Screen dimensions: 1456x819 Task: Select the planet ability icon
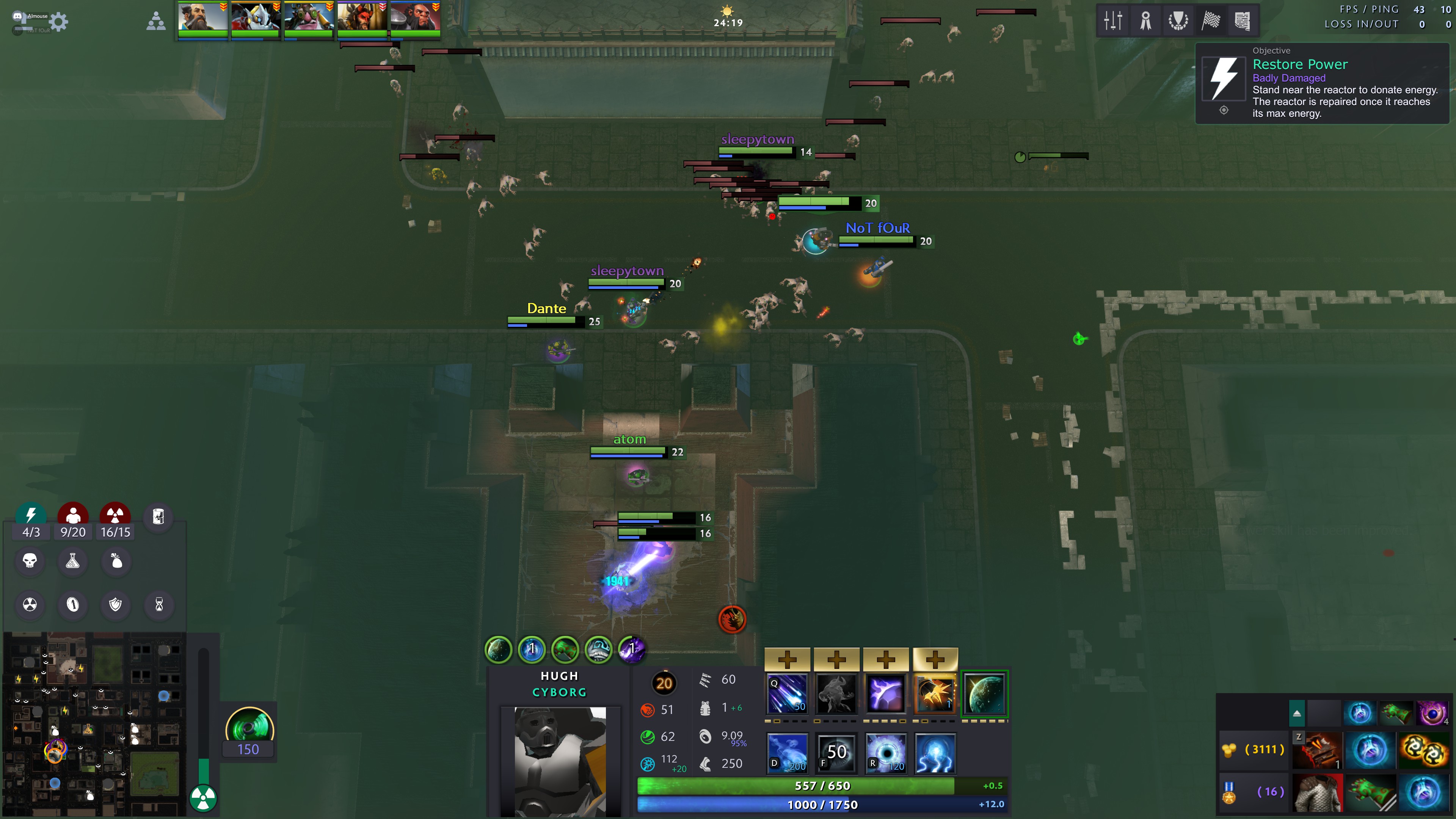[984, 693]
